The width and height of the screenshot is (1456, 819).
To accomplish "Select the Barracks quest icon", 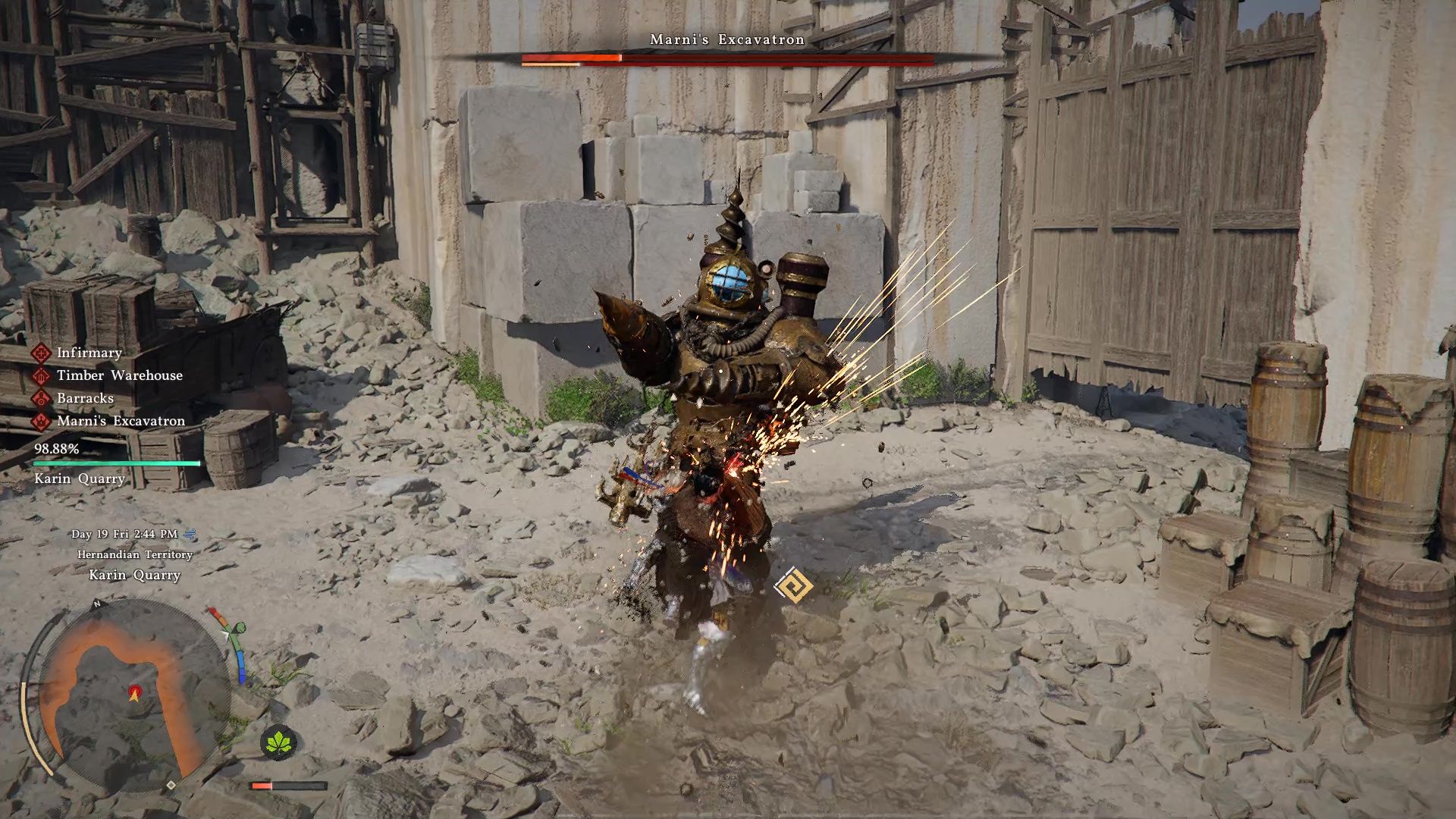I will pos(42,397).
